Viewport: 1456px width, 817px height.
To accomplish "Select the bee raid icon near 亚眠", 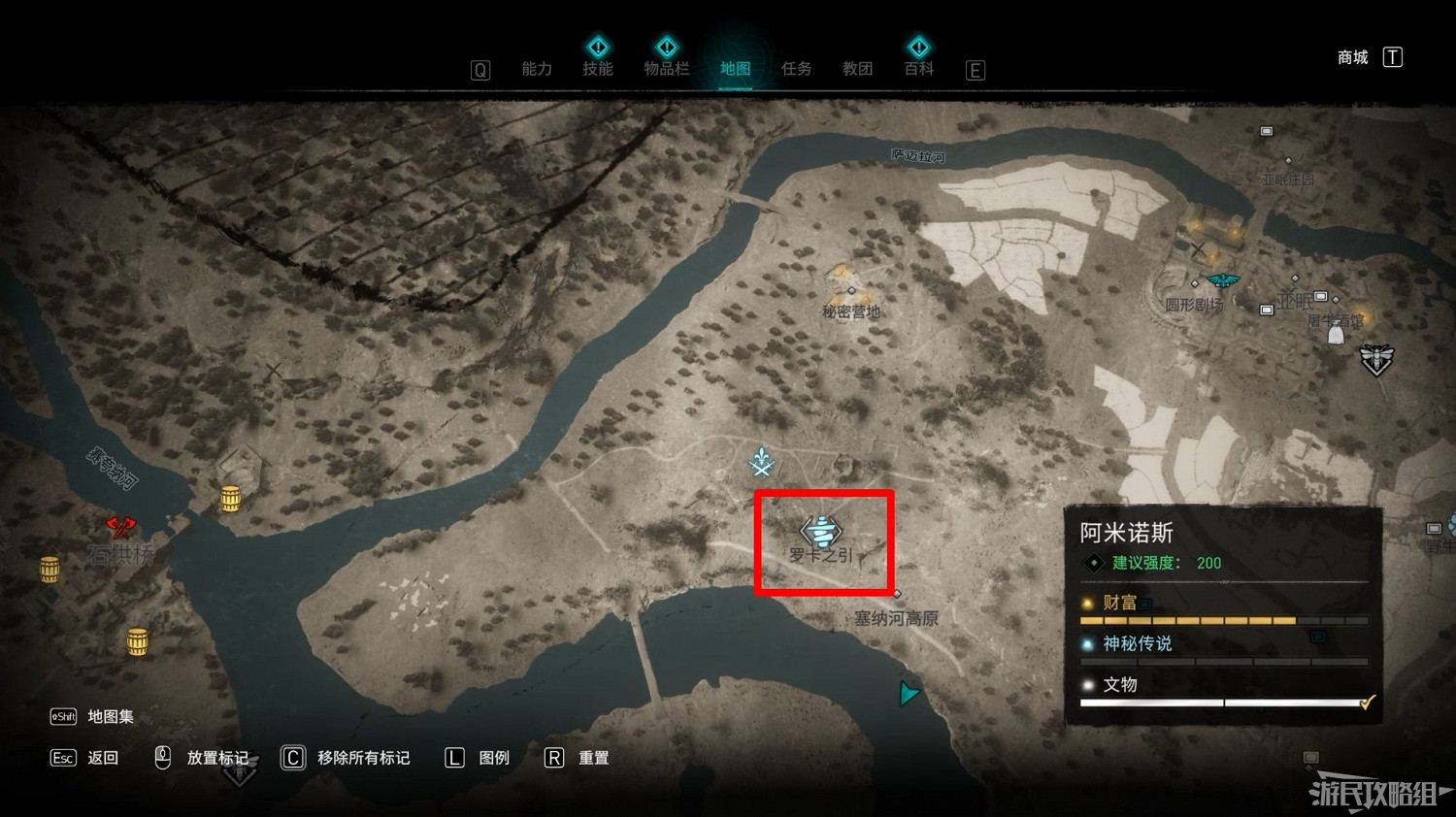I will (x=1378, y=359).
